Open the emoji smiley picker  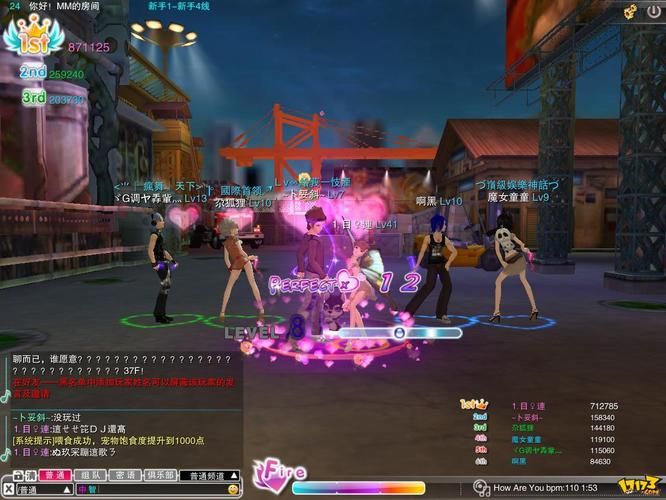pyautogui.click(x=233, y=490)
